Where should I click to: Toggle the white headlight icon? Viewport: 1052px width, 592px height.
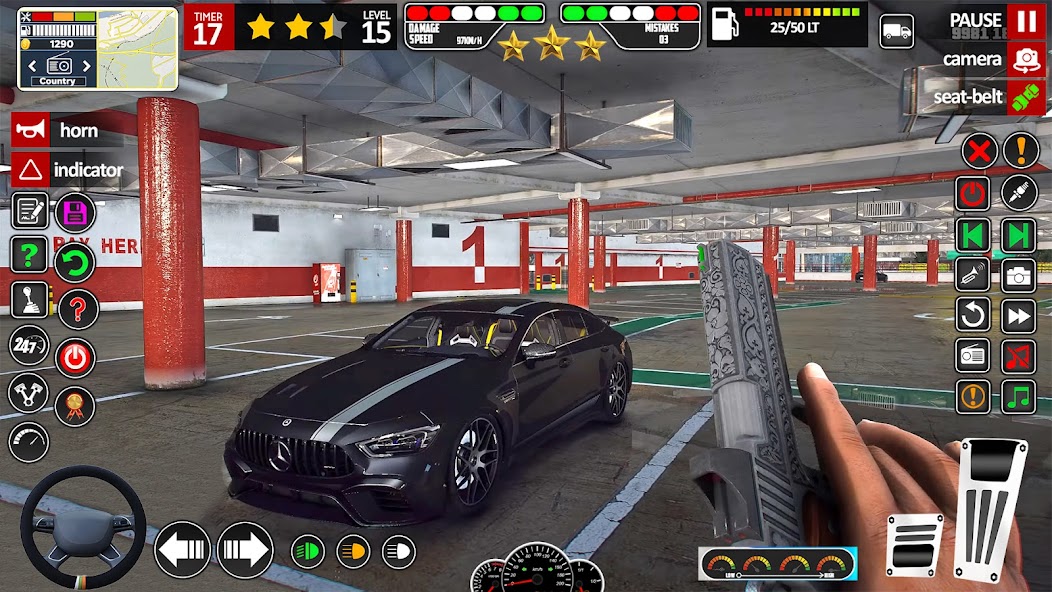(x=398, y=550)
